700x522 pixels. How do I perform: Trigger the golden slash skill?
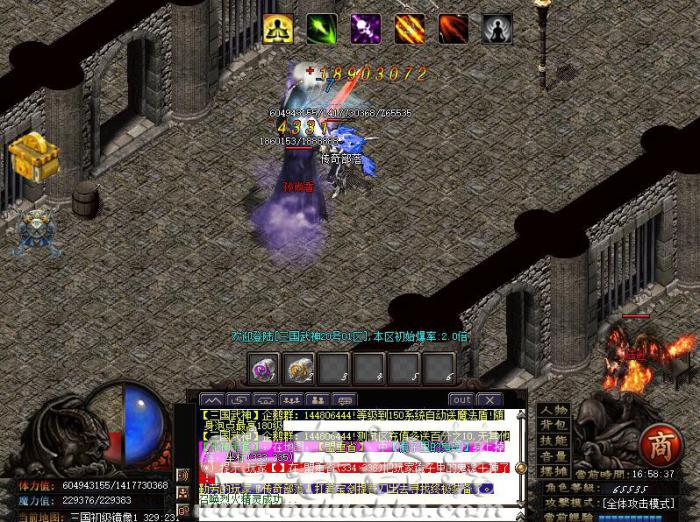pyautogui.click(x=410, y=29)
